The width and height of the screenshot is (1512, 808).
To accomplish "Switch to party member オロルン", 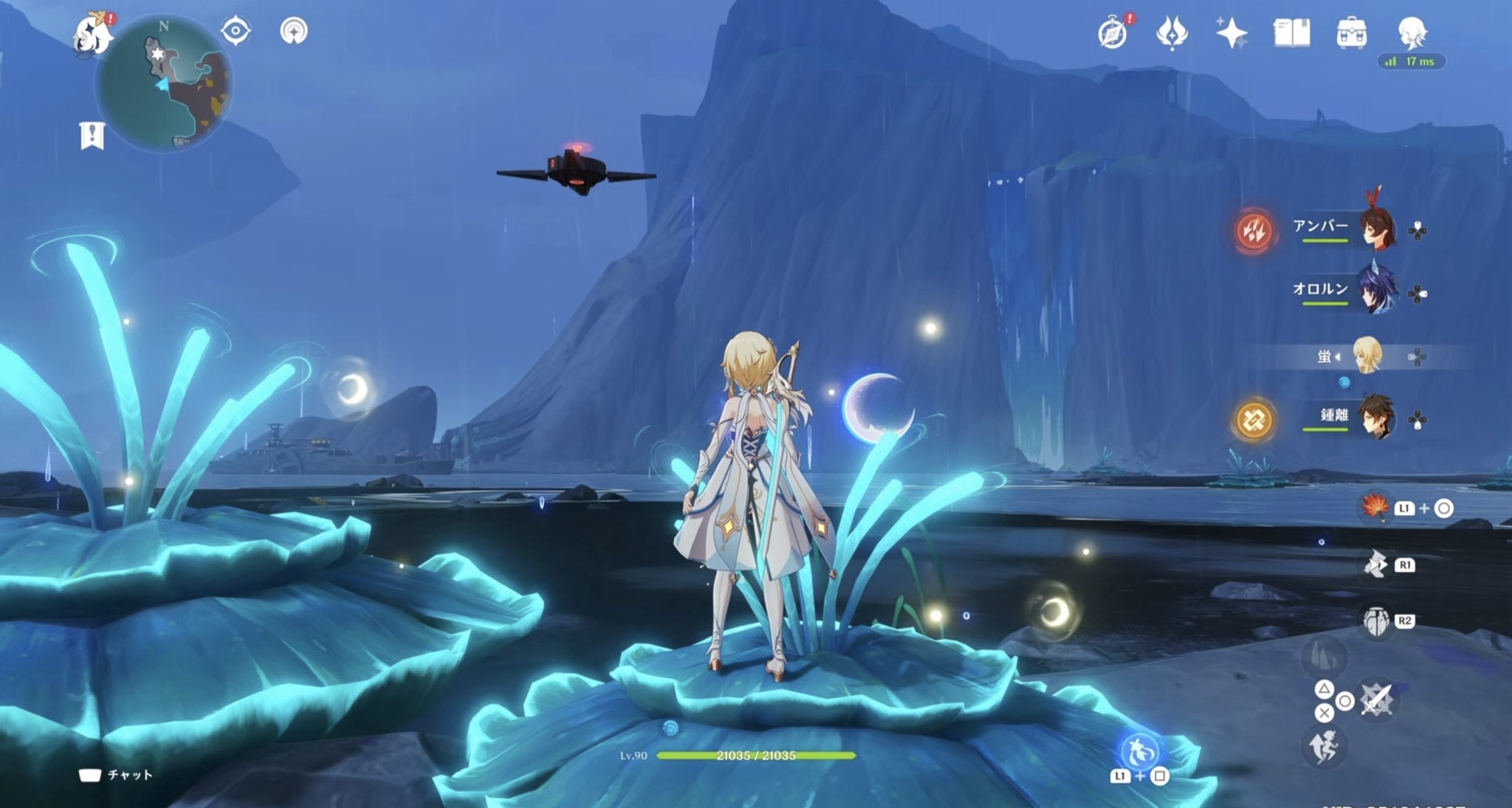I will 1376,291.
